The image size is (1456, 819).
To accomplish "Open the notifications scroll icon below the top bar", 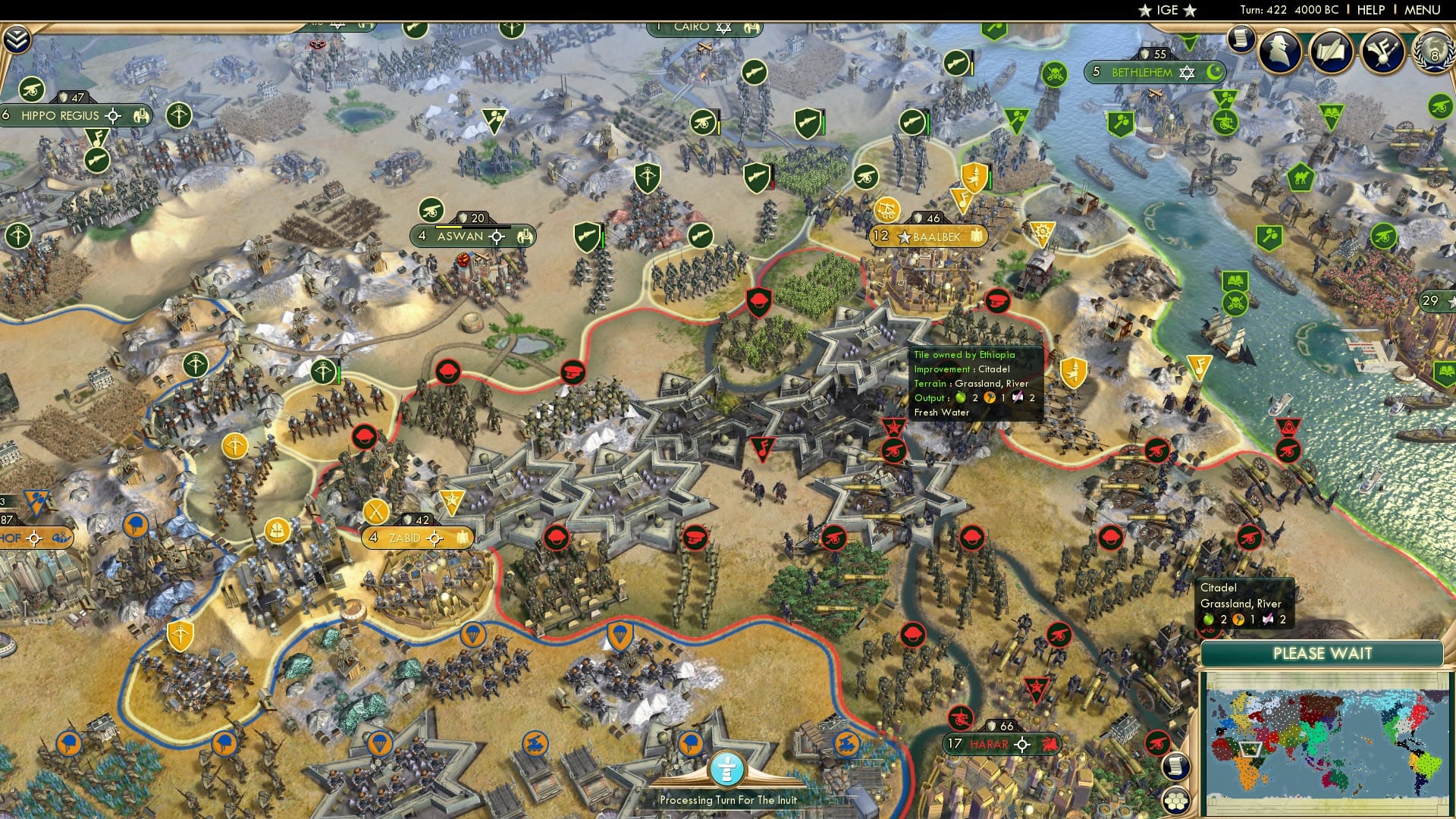I will (x=1241, y=39).
